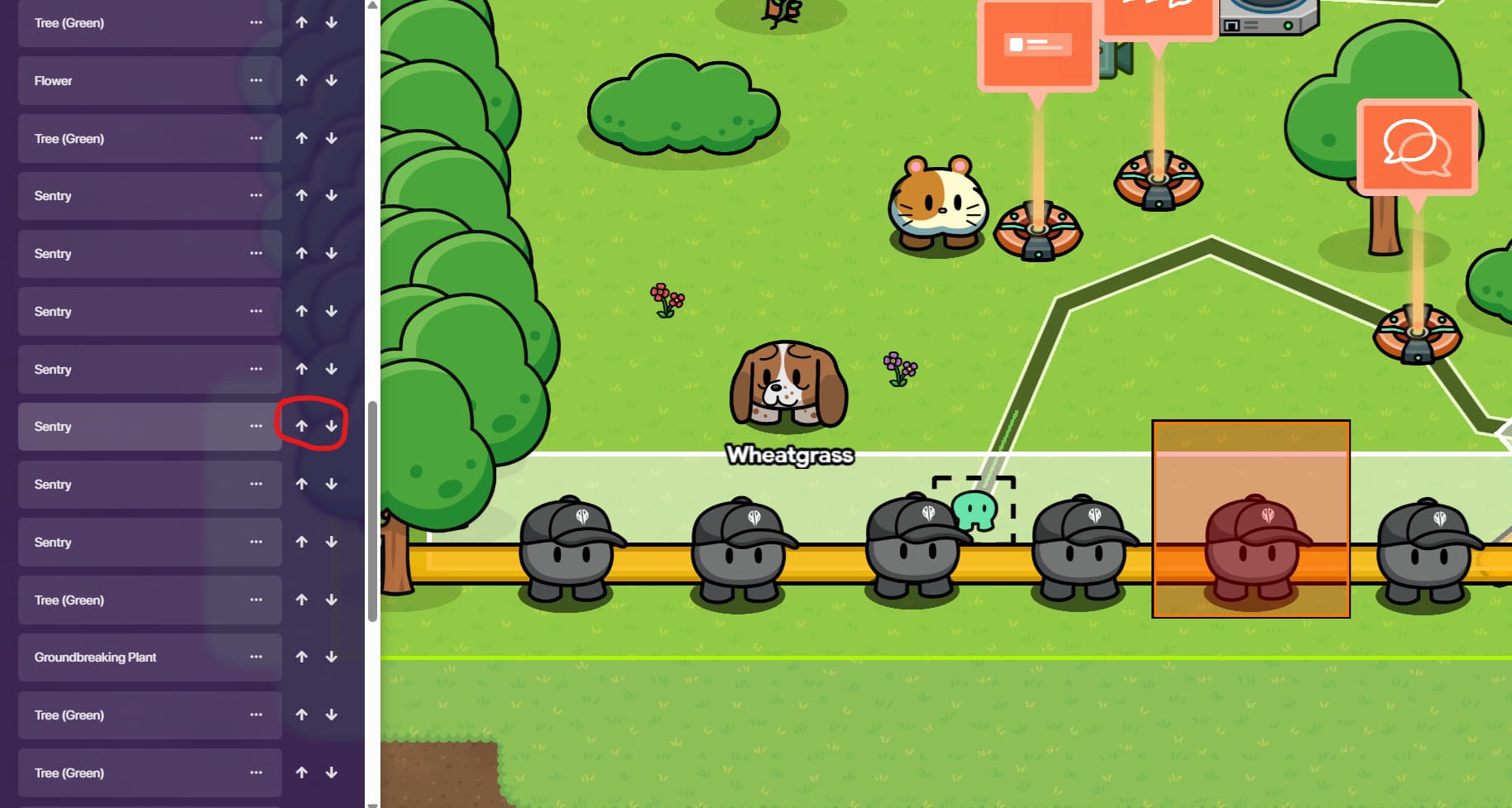The width and height of the screenshot is (1512, 808).
Task: Move the Flower layer up
Action: [302, 81]
